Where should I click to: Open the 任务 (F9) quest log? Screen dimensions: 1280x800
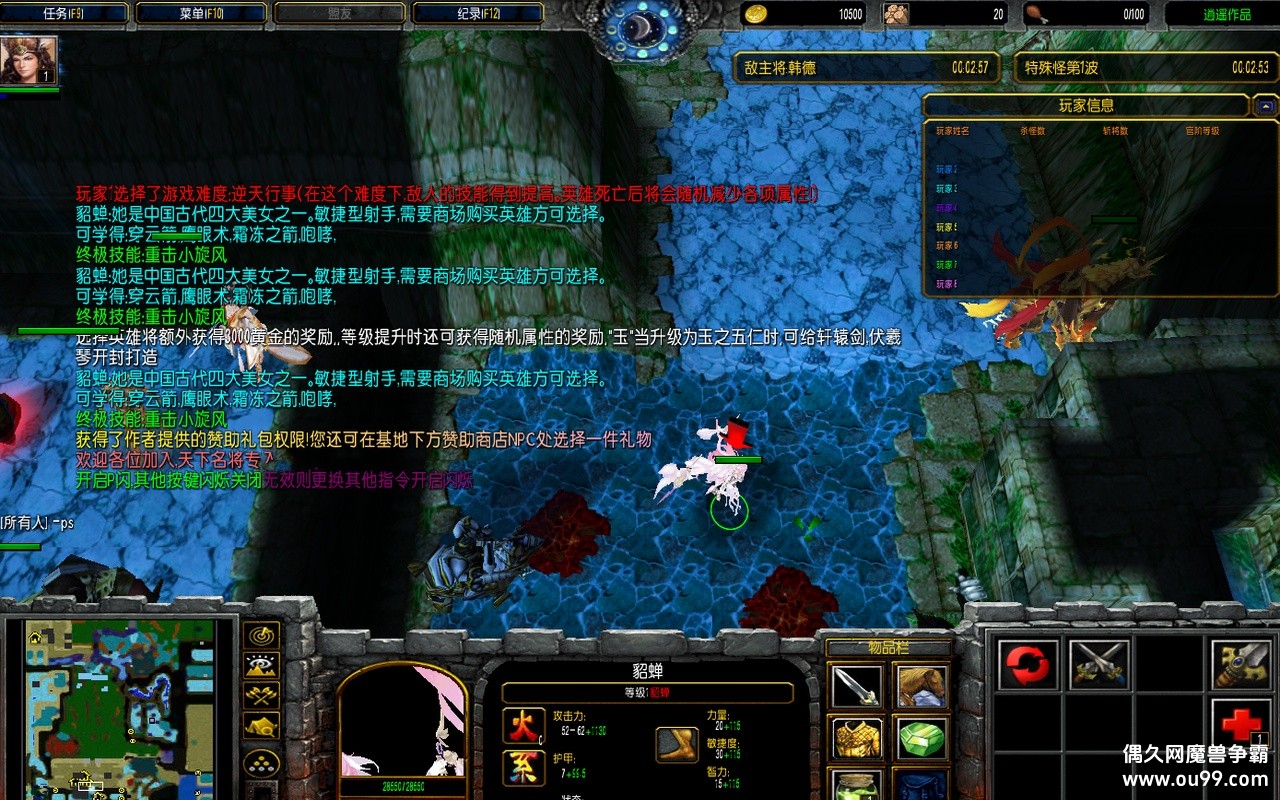pos(65,13)
